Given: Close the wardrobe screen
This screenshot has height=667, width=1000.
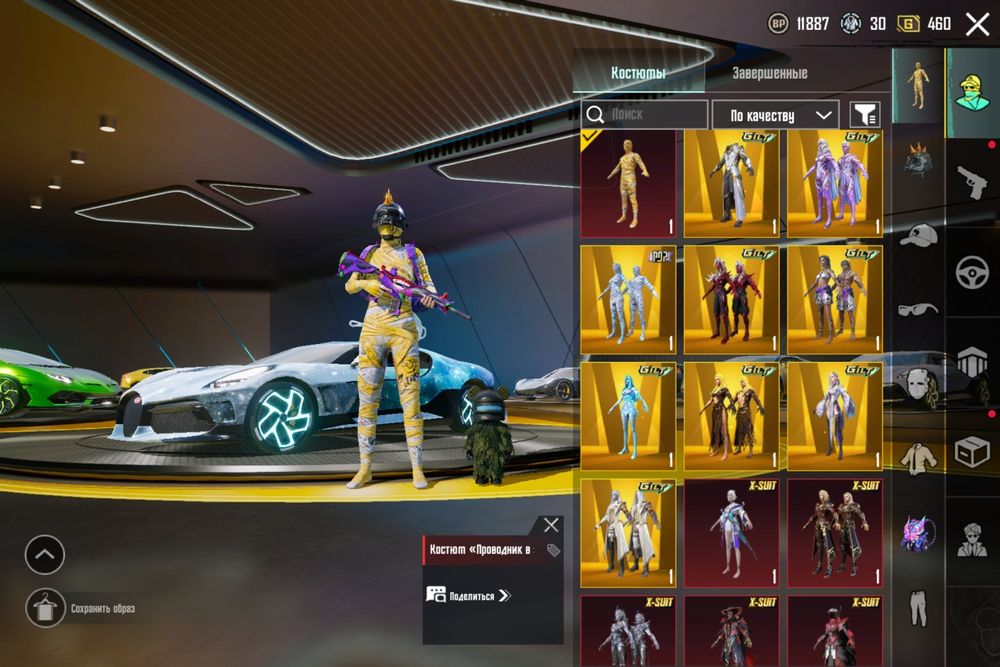Looking at the screenshot, I should click(977, 24).
